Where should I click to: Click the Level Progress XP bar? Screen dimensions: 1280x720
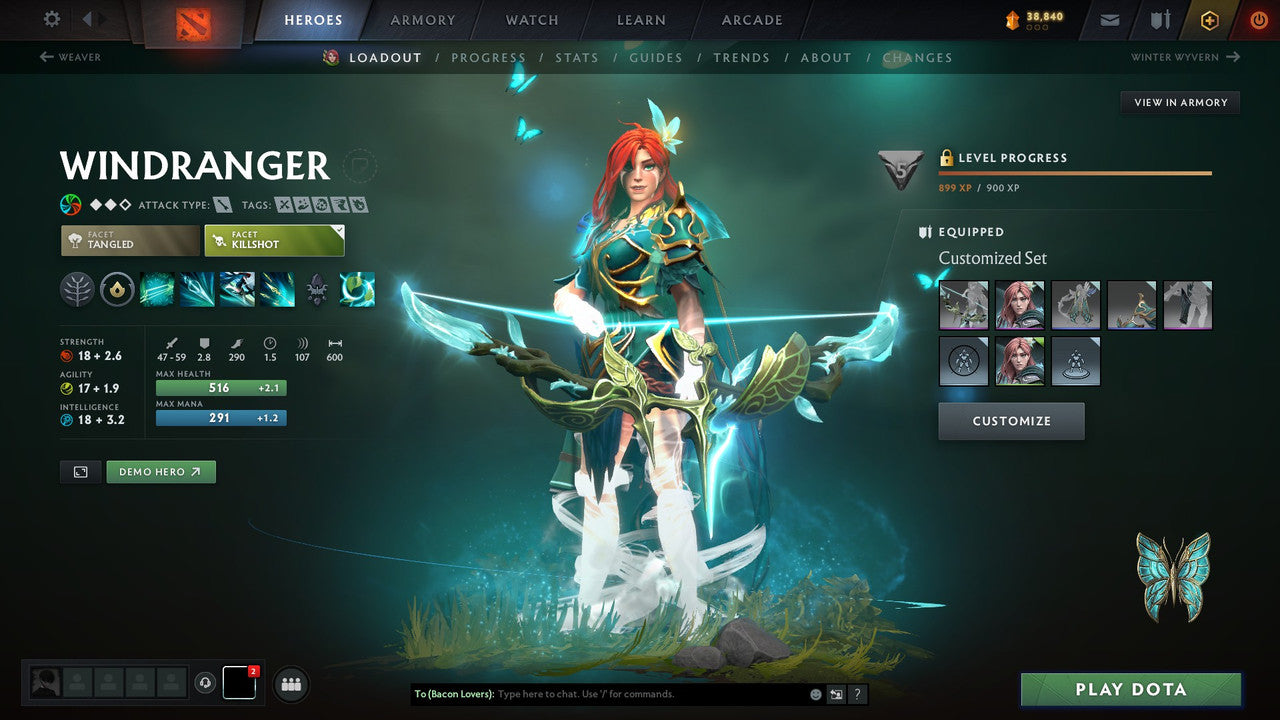[1075, 172]
